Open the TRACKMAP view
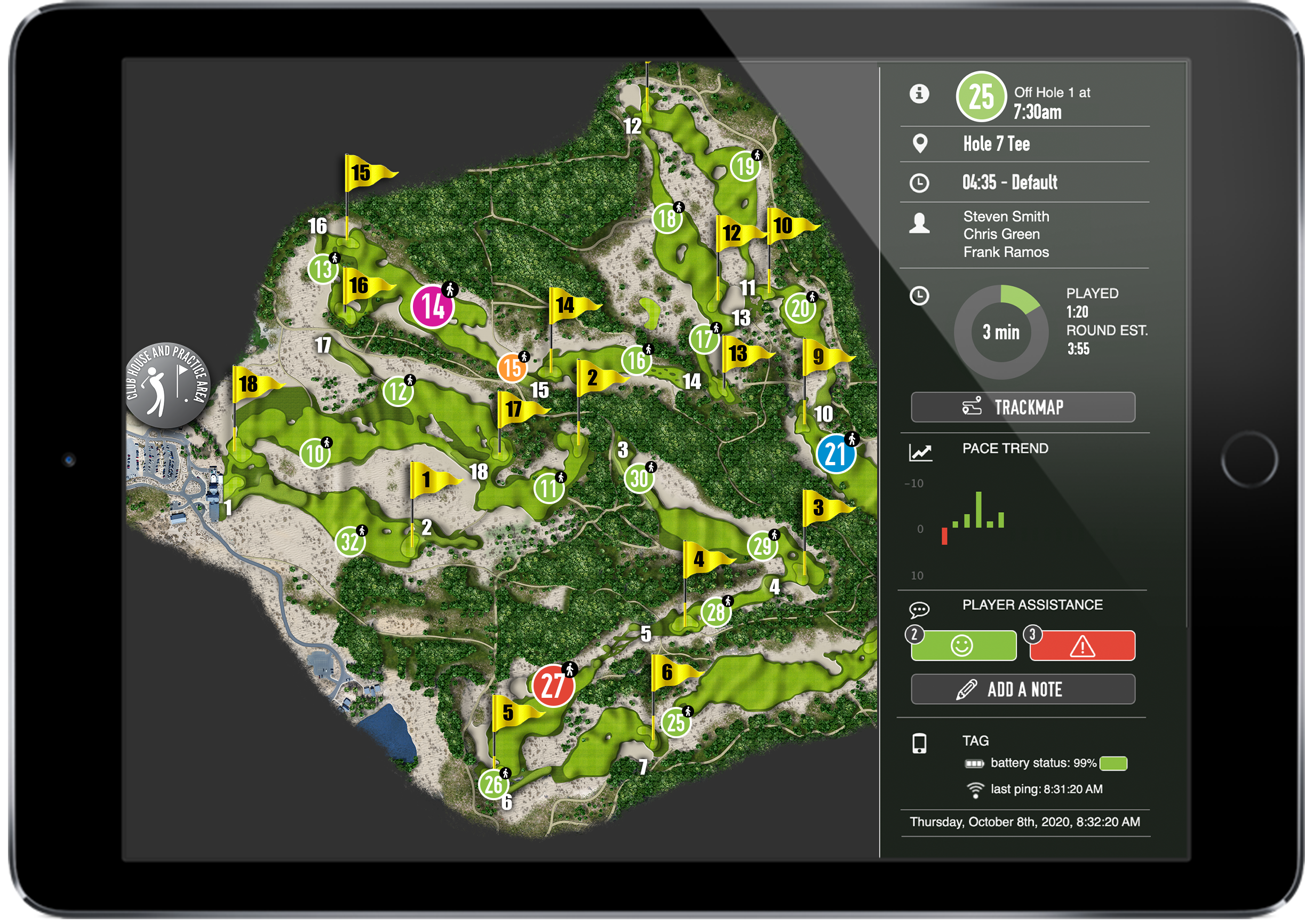This screenshot has height=924, width=1305. (x=1022, y=407)
